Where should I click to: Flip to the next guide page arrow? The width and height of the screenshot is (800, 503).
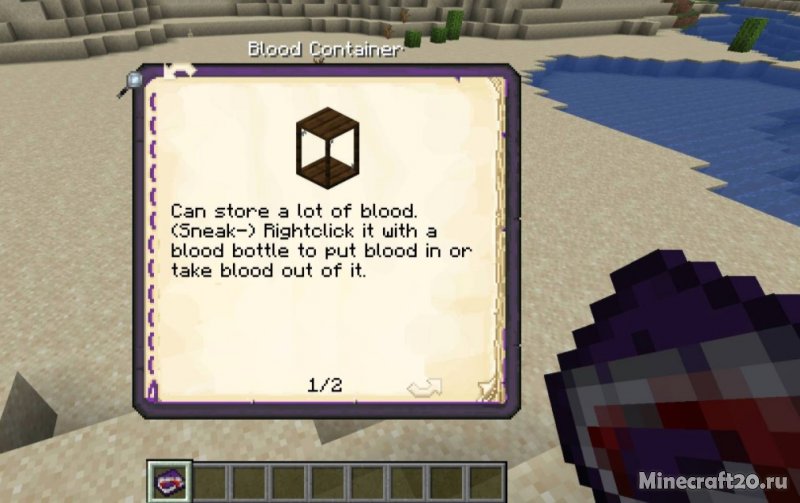pyautogui.click(x=486, y=387)
